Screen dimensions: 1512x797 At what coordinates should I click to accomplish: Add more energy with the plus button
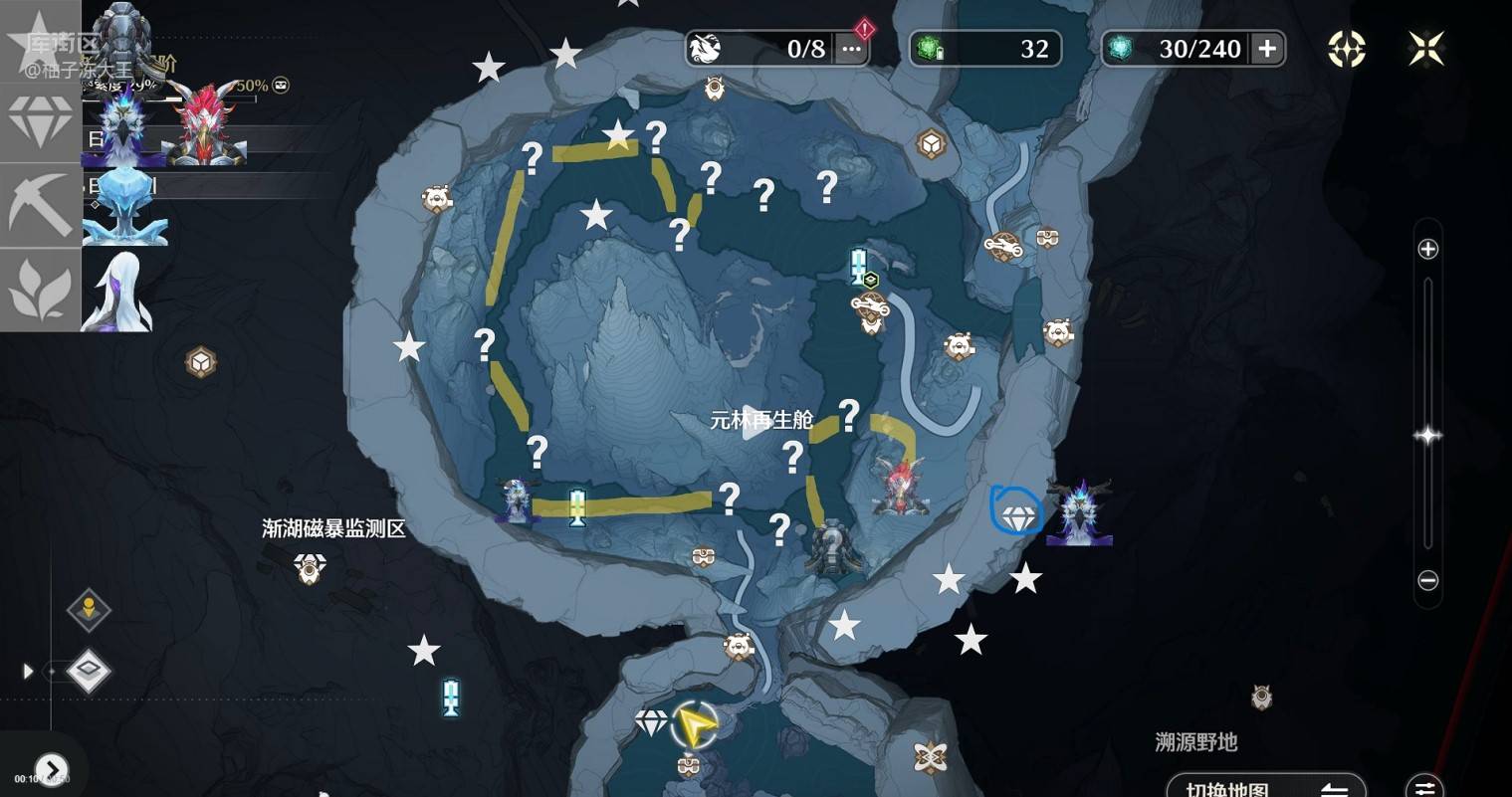click(1266, 49)
